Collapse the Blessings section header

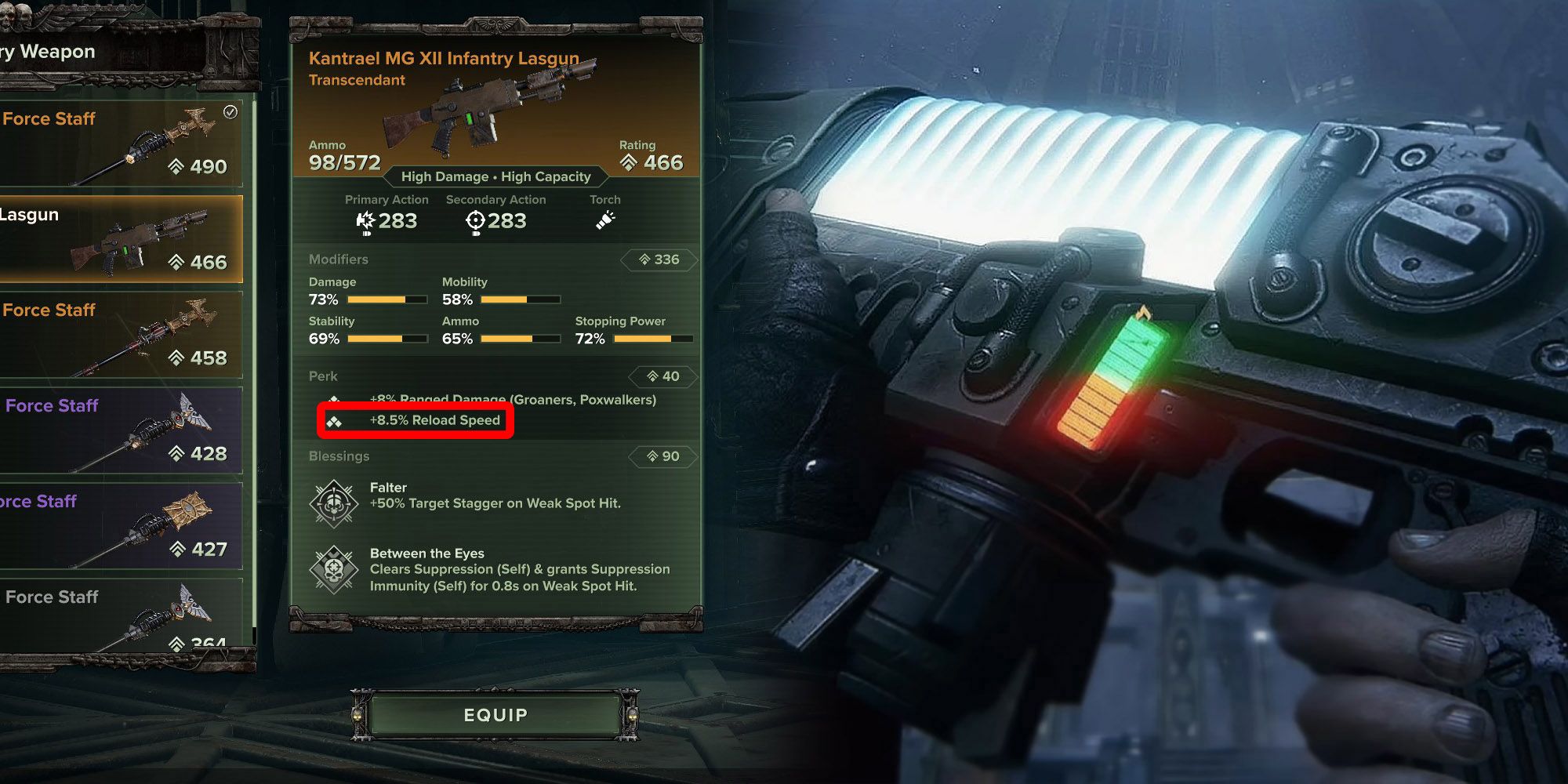339,456
